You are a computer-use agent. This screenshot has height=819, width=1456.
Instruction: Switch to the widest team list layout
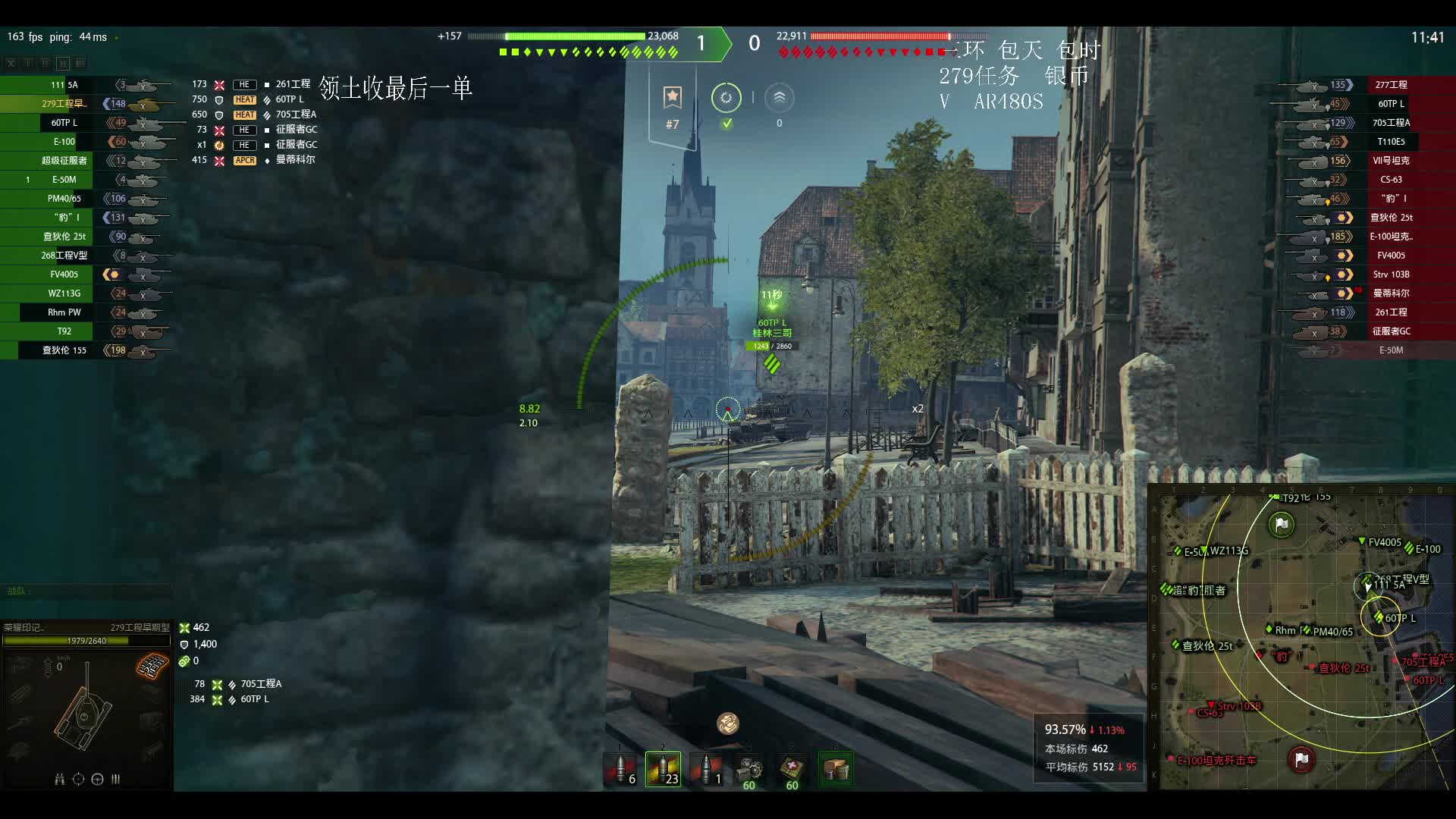coord(80,64)
